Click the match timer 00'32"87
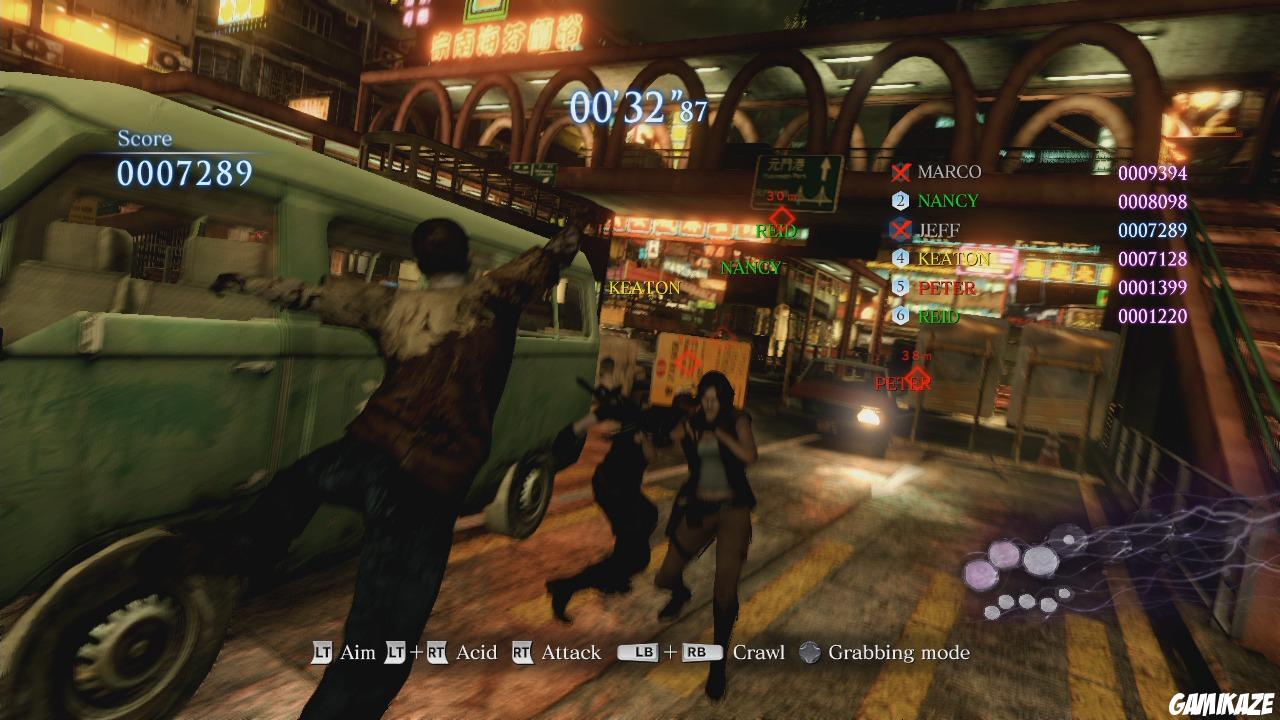 point(636,104)
